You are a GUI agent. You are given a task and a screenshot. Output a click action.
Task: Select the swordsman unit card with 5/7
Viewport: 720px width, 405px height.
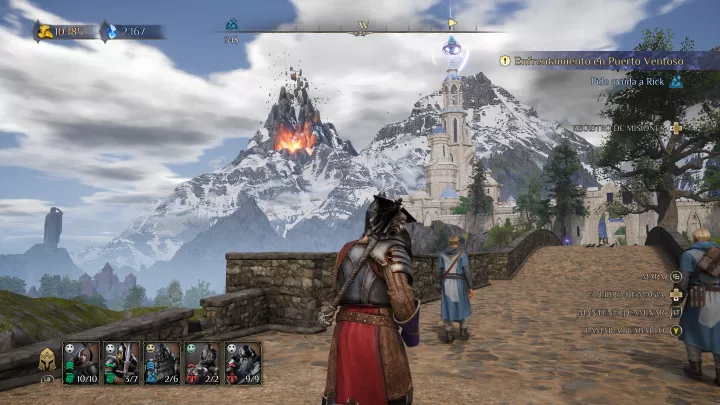point(122,363)
